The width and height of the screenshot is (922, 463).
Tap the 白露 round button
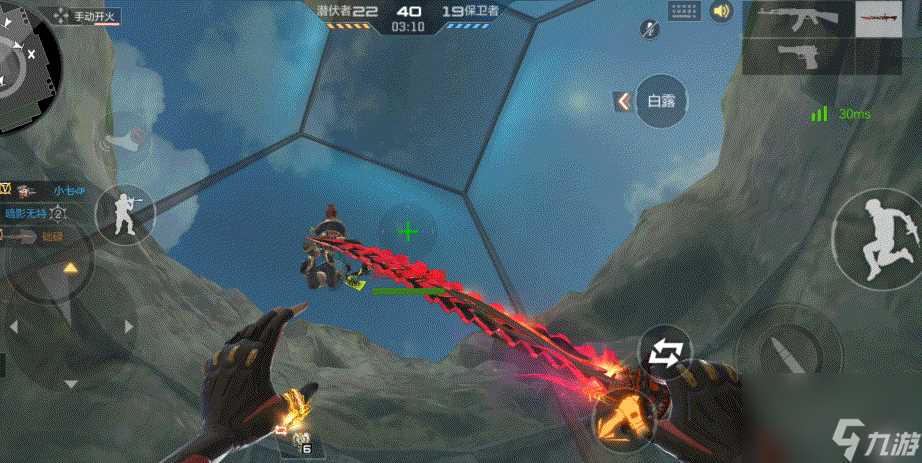663,100
